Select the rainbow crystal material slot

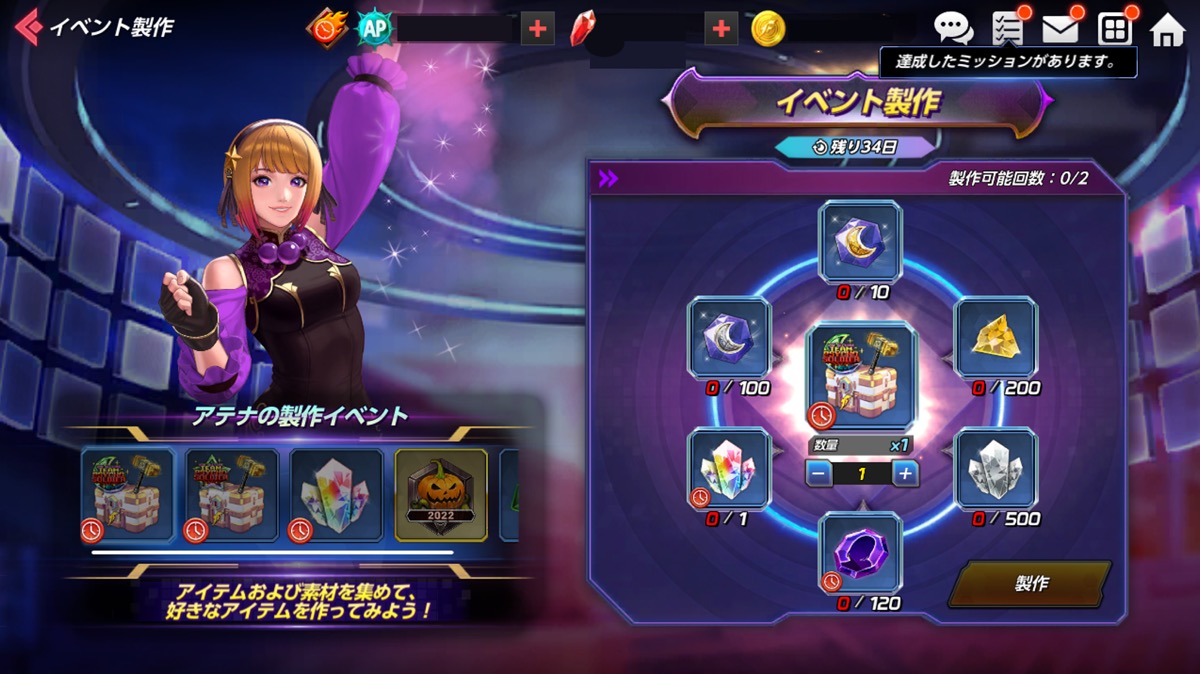tap(729, 469)
